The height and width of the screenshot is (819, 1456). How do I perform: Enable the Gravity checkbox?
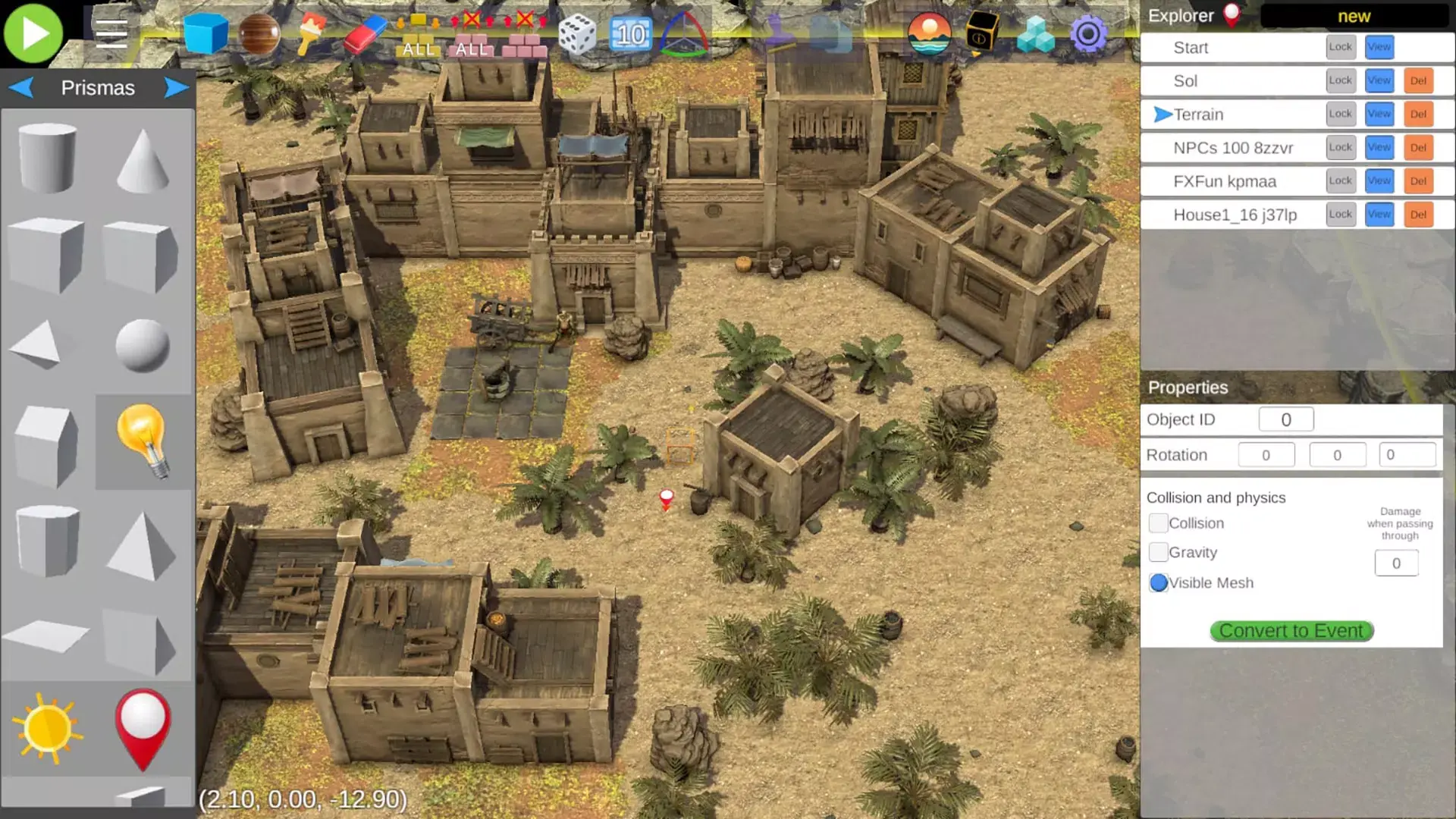click(x=1159, y=552)
